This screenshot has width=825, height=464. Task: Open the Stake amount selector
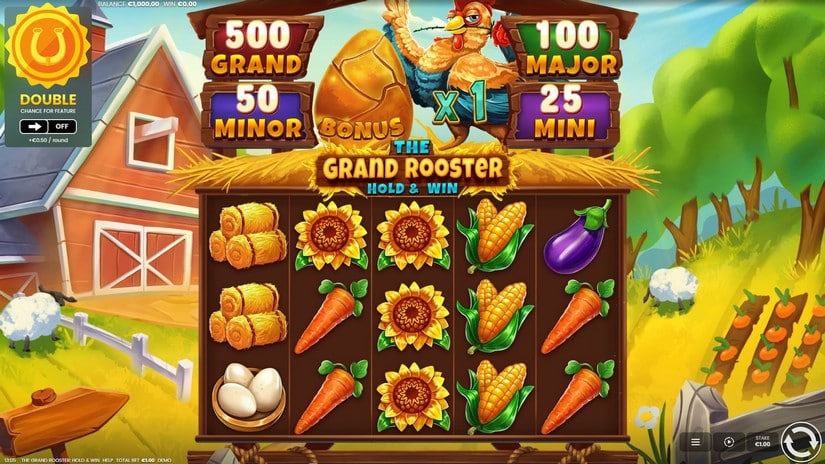[x=762, y=441]
